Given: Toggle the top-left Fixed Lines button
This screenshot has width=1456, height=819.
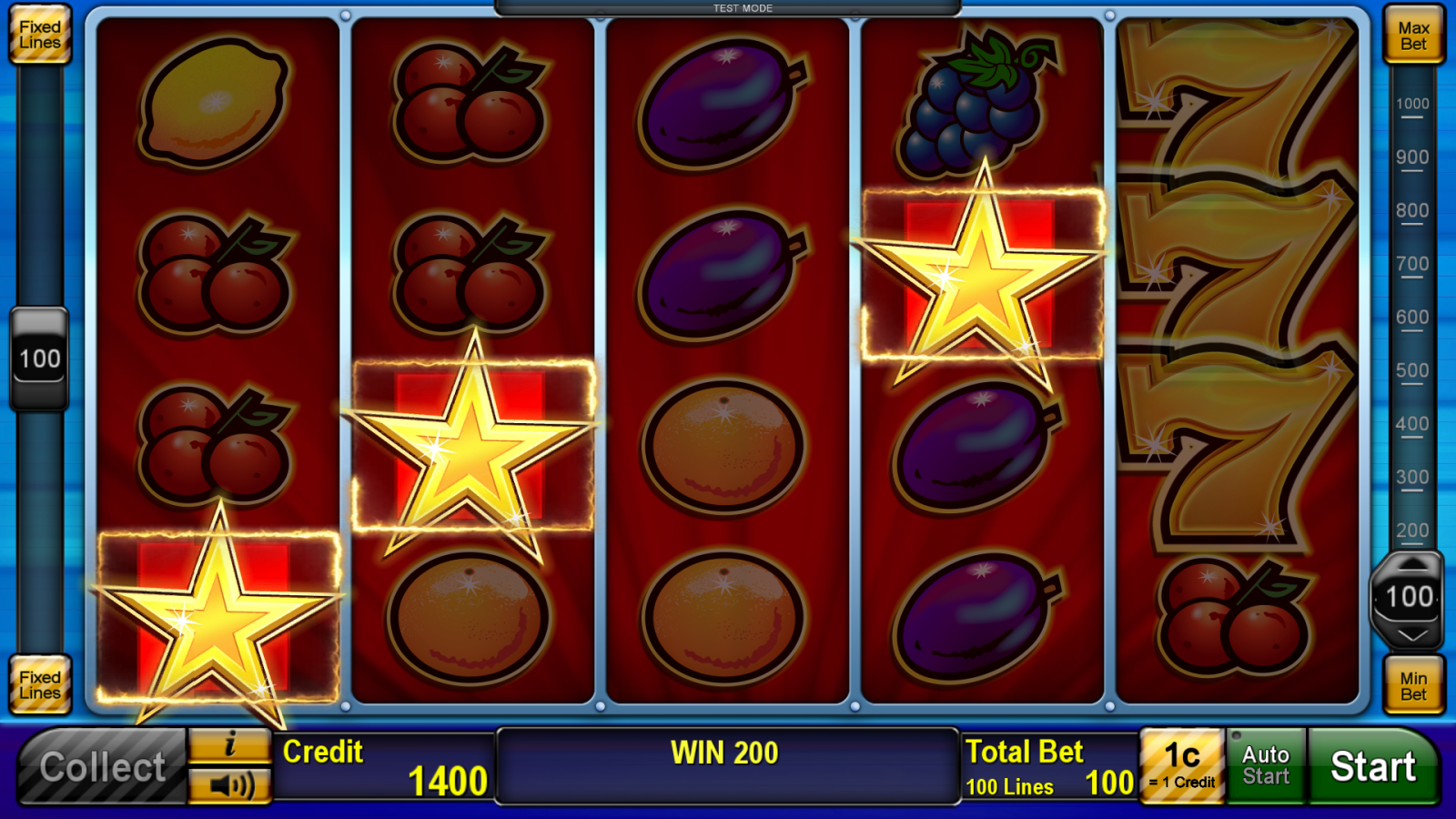Looking at the screenshot, I should [x=39, y=35].
